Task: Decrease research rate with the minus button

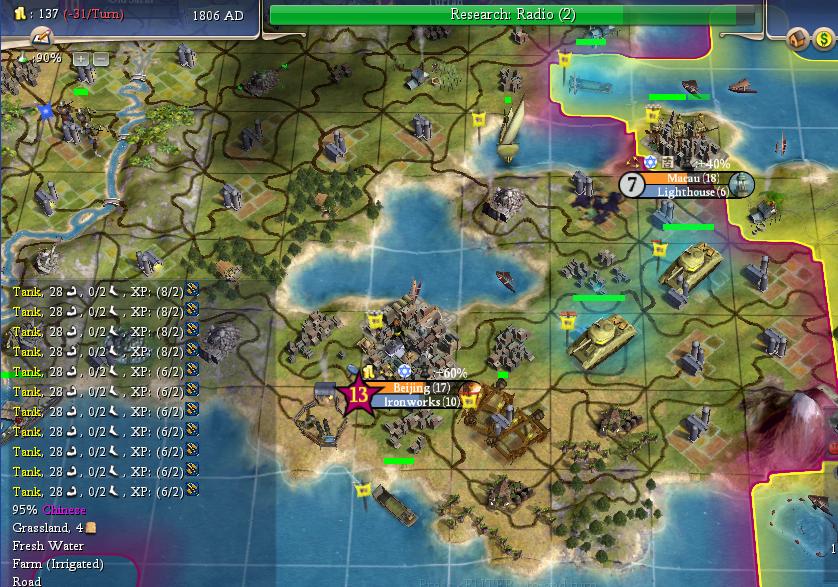Action: [100, 58]
